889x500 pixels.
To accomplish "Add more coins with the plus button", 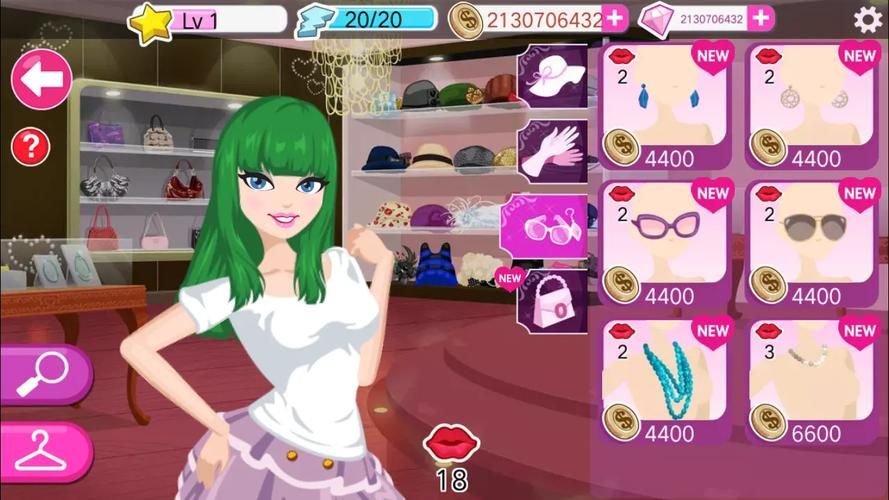I will [615, 18].
